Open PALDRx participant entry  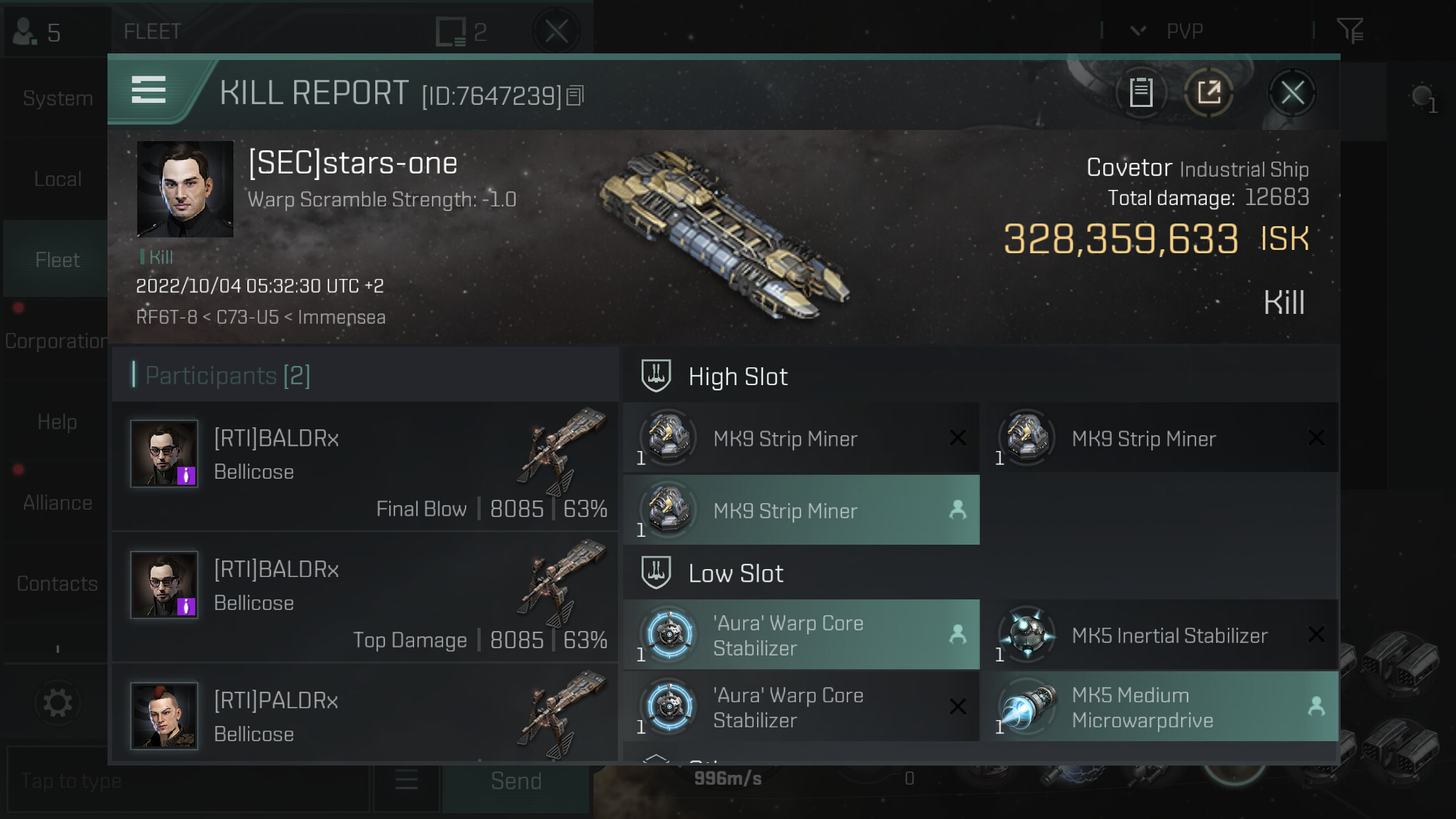click(x=365, y=715)
